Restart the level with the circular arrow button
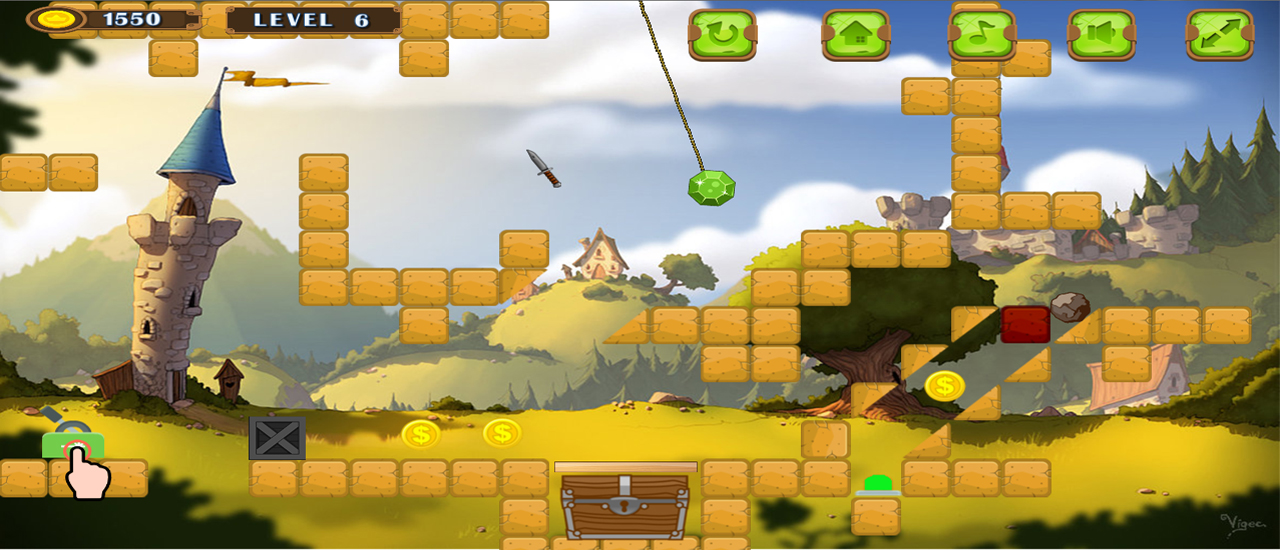The width and height of the screenshot is (1280, 550). [722, 35]
